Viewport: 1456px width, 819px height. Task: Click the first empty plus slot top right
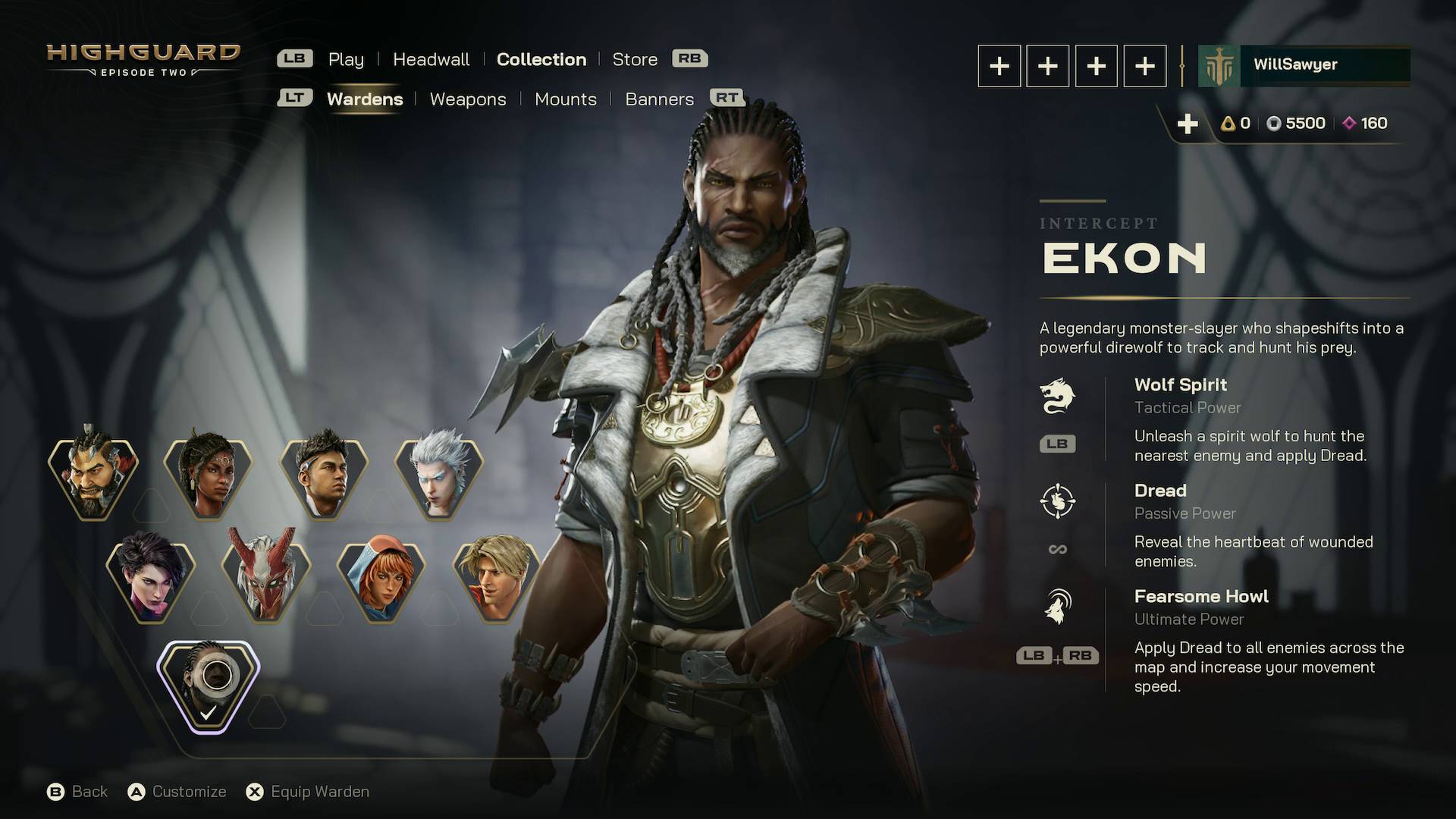point(999,66)
